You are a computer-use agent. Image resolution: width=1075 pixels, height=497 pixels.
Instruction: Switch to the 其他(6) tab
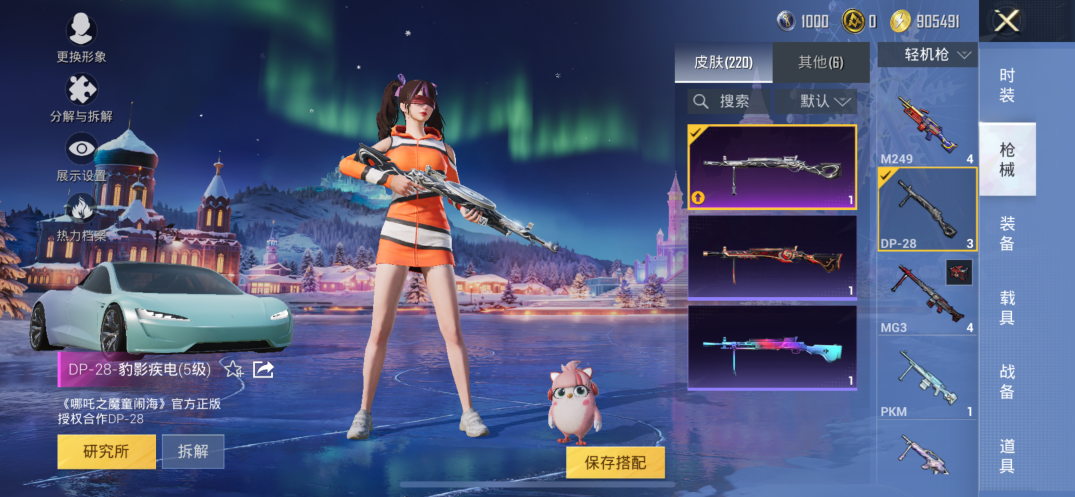(x=820, y=62)
